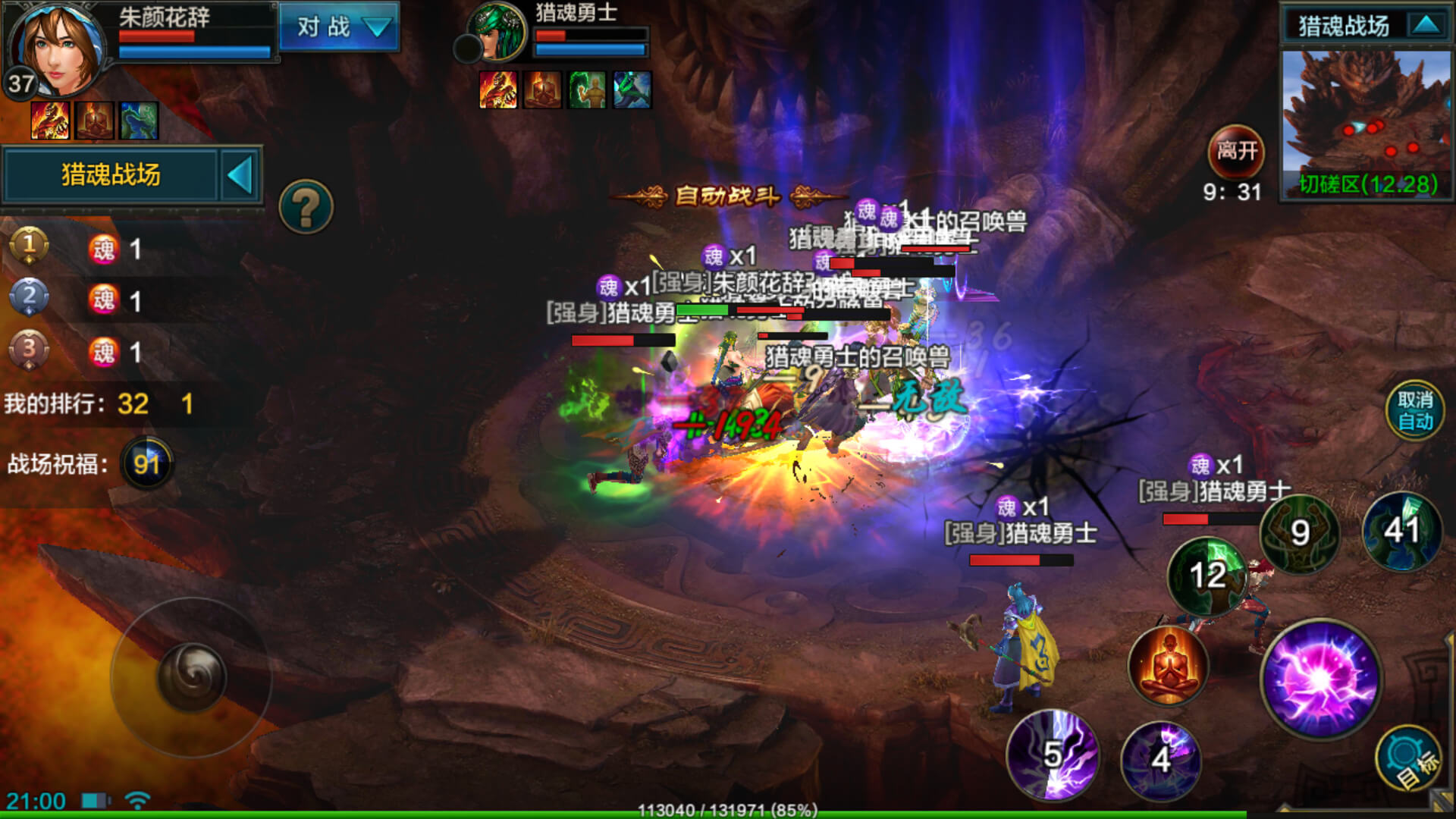Use the skill showing cooldown 9
The image size is (1456, 819).
[x=1300, y=533]
